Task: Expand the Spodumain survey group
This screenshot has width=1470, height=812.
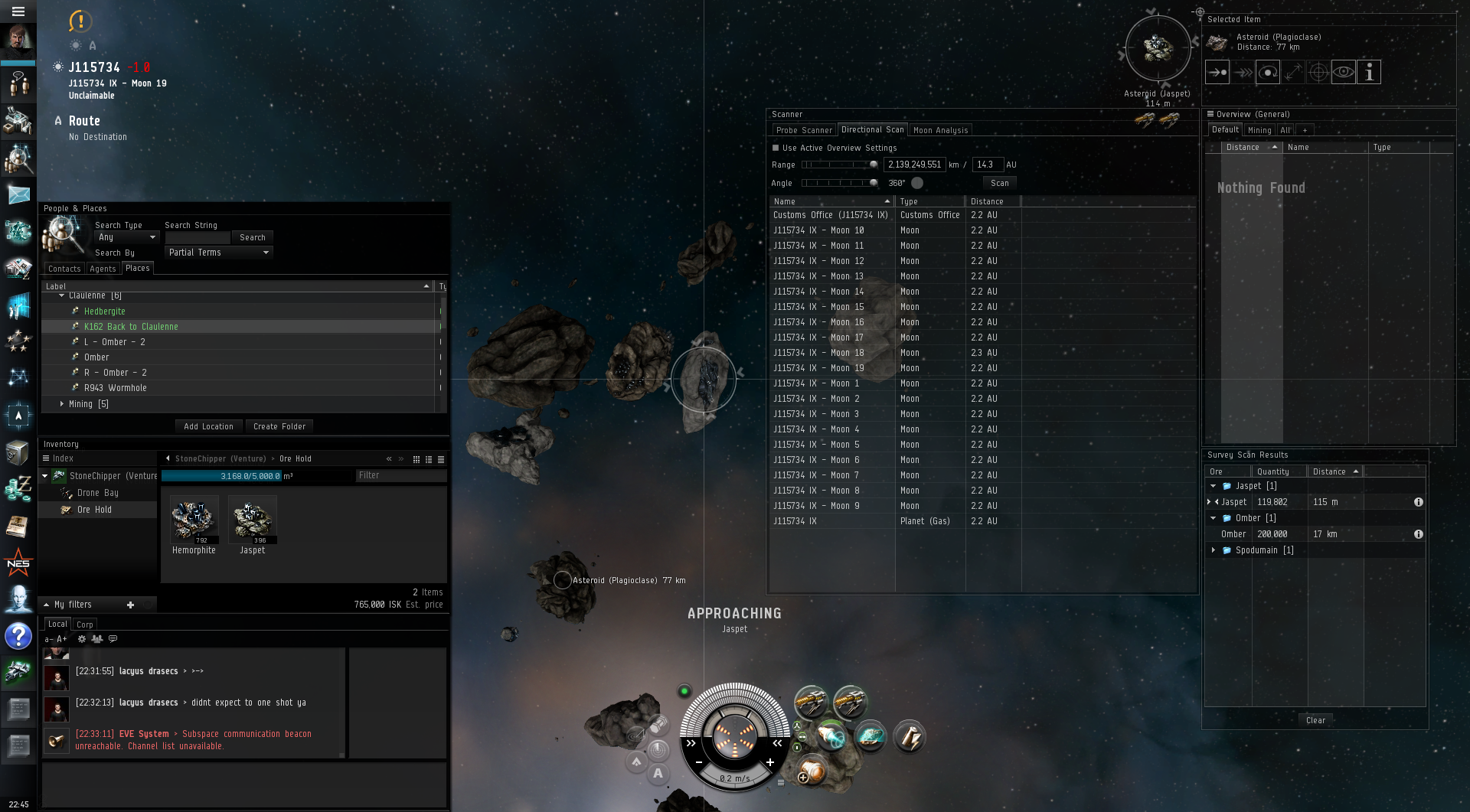Action: click(1214, 550)
